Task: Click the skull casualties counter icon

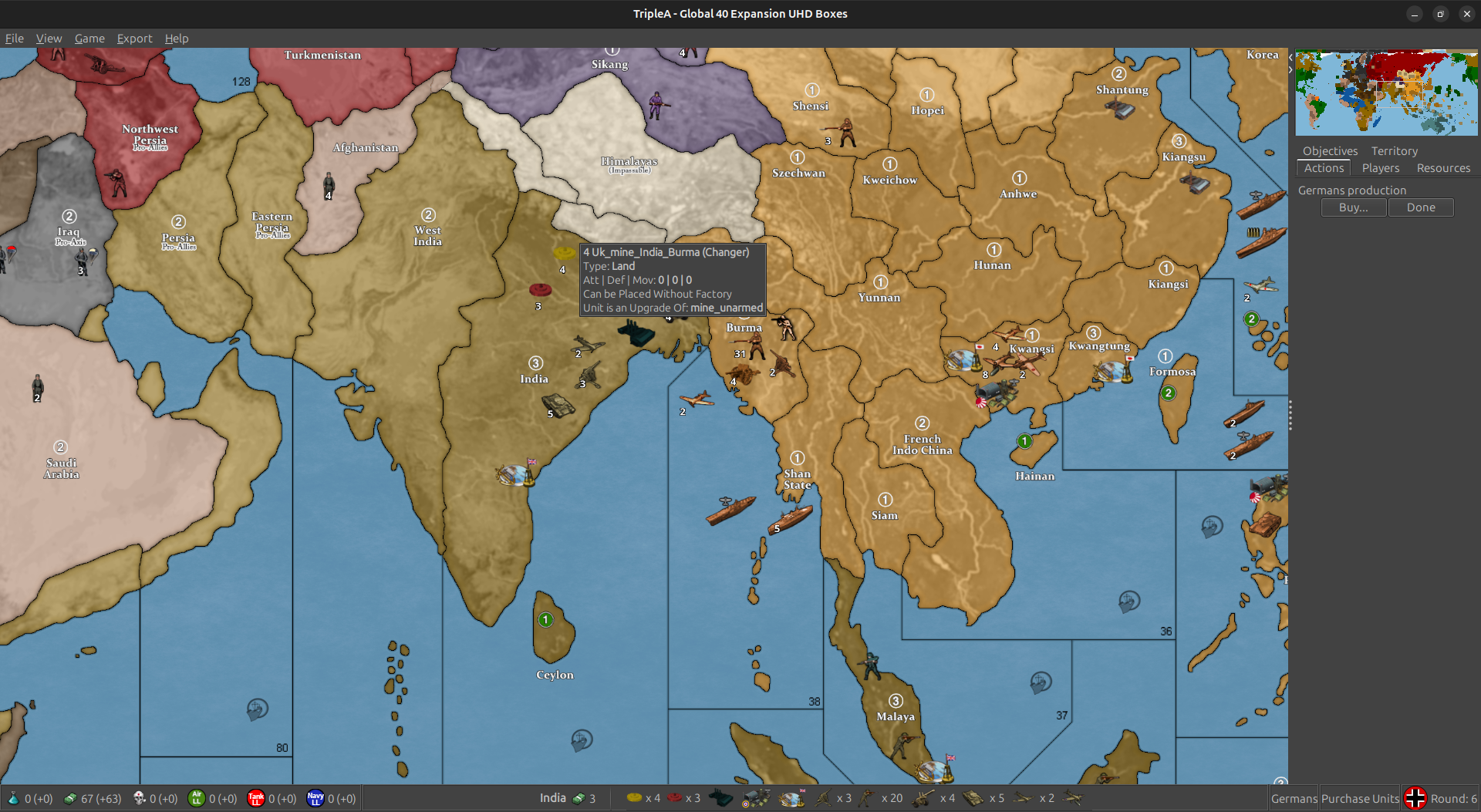Action: pos(139,799)
